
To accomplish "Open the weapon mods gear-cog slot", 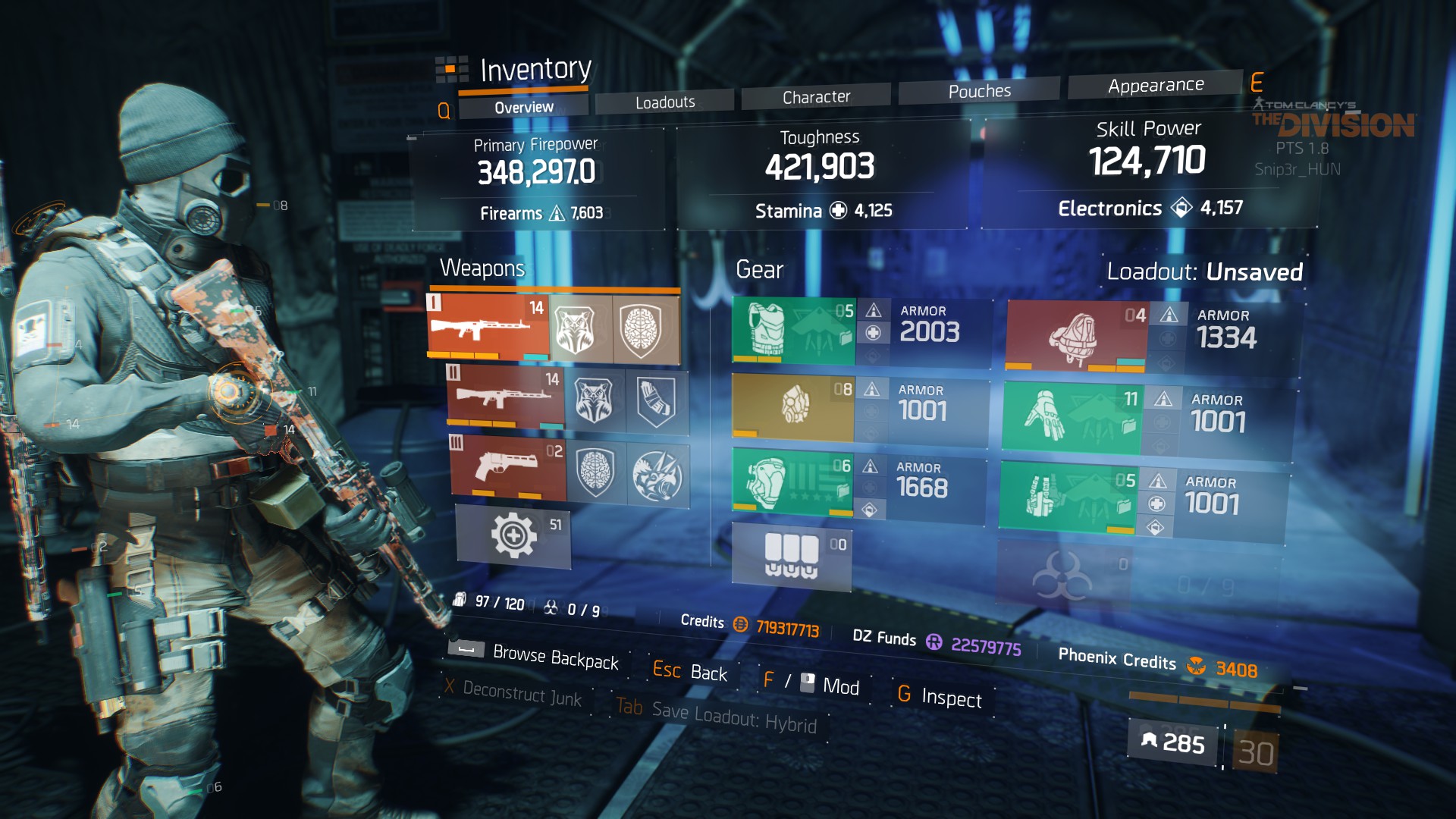I will pos(513,535).
